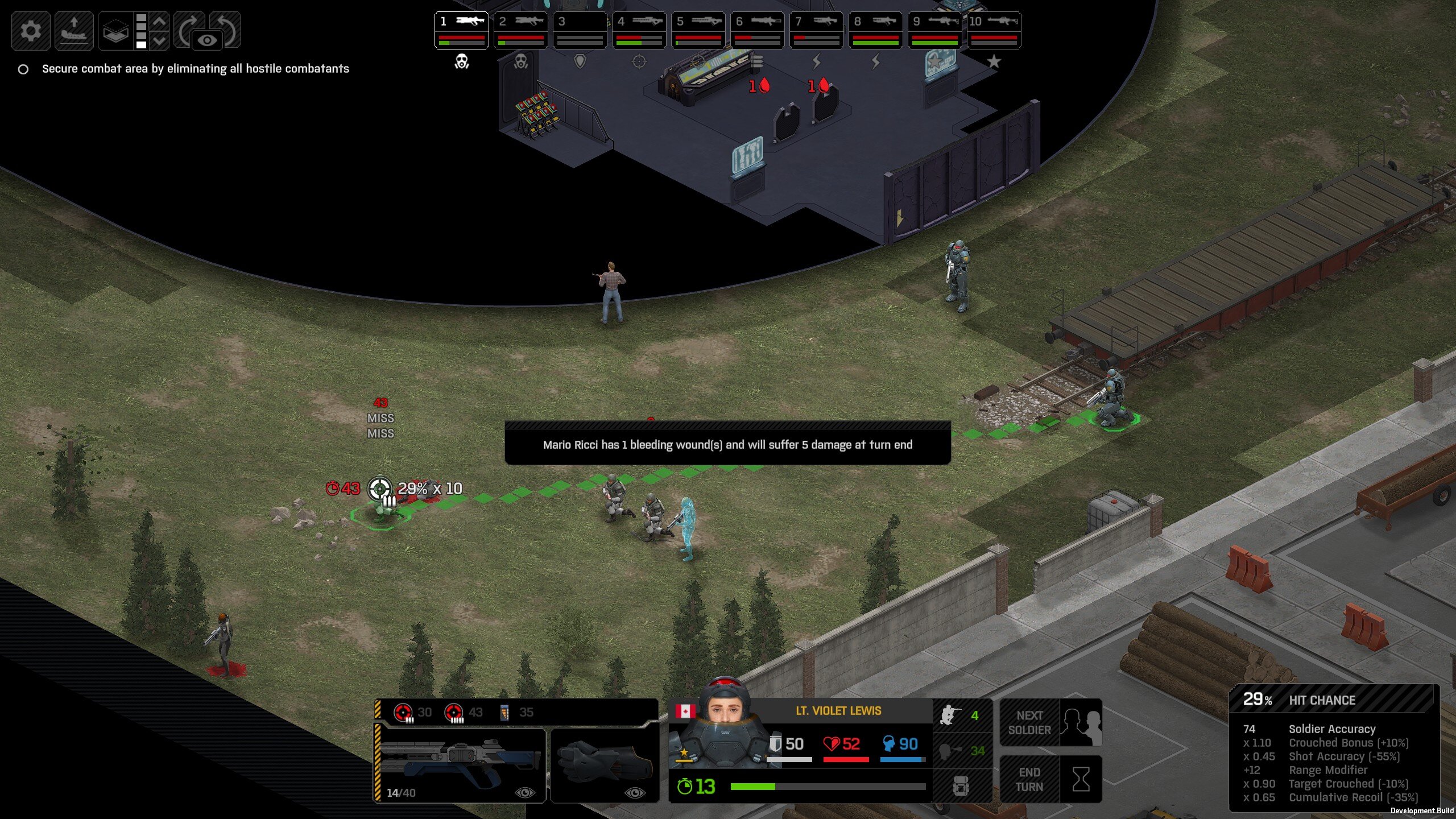Screen dimensions: 1456x819
Task: Select soldier slot 6
Action: click(x=757, y=30)
